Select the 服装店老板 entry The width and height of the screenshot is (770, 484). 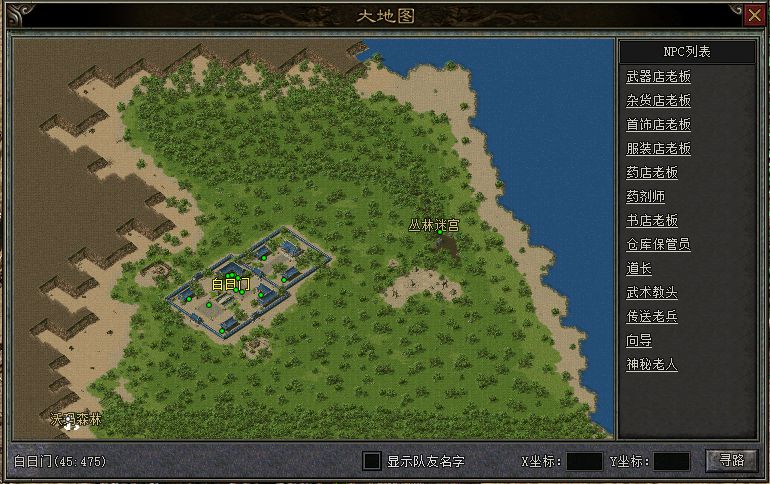point(658,149)
